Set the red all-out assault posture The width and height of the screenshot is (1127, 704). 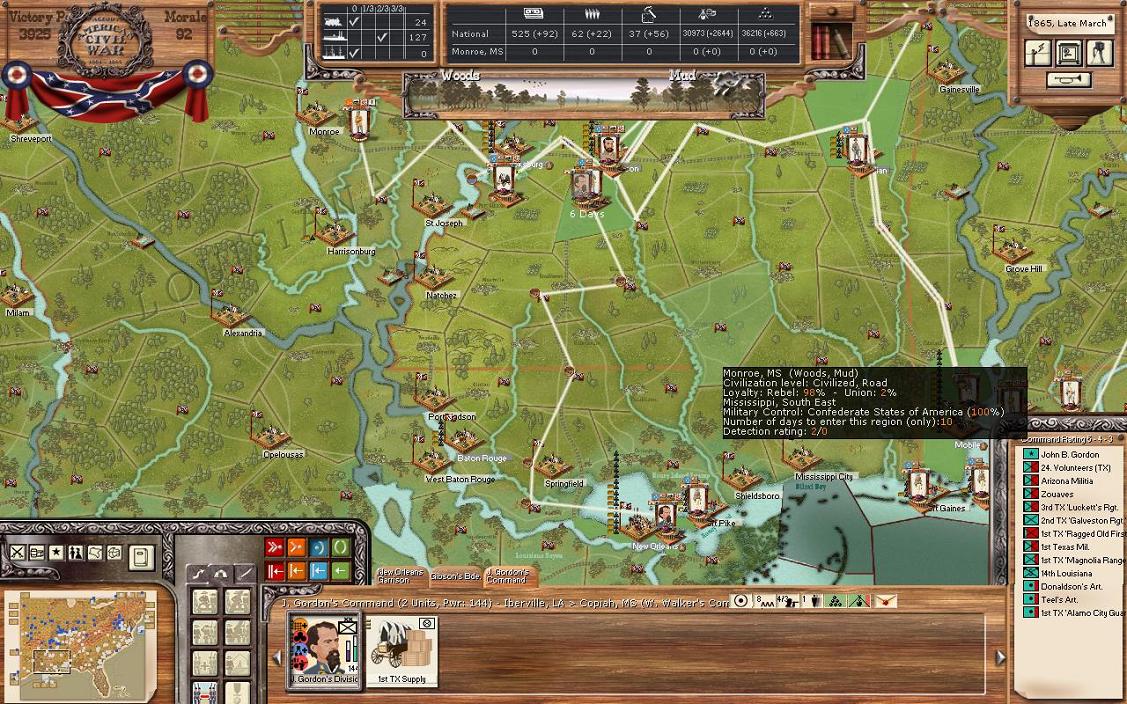274,548
